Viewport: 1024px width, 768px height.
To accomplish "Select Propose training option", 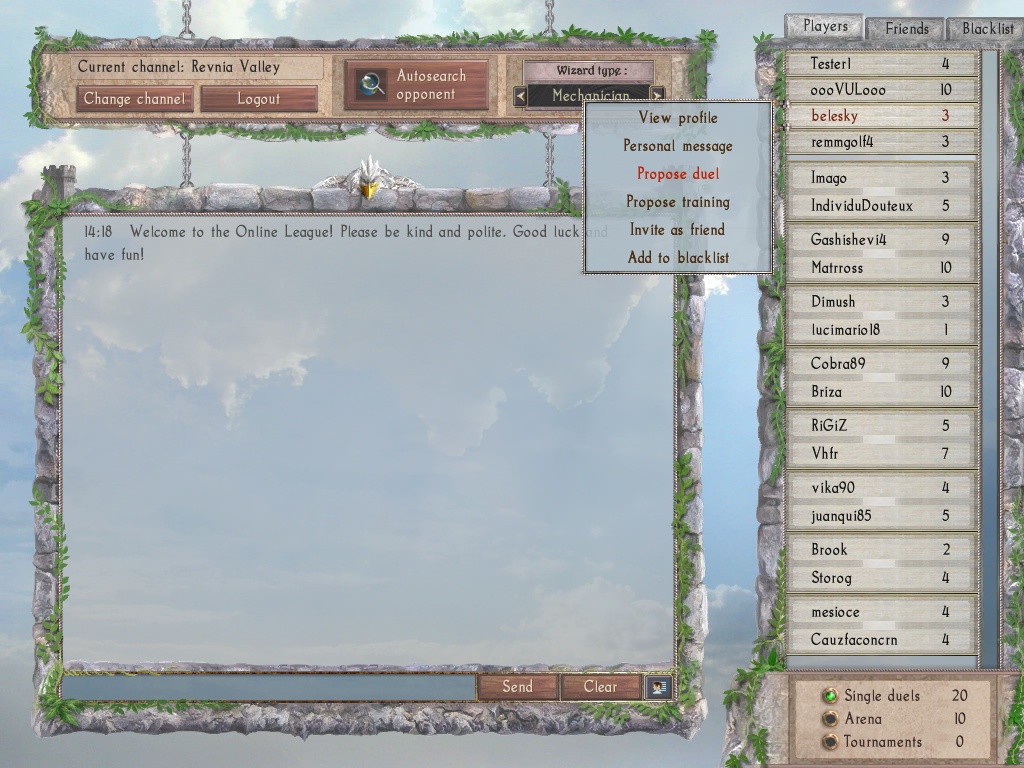I will 678,202.
